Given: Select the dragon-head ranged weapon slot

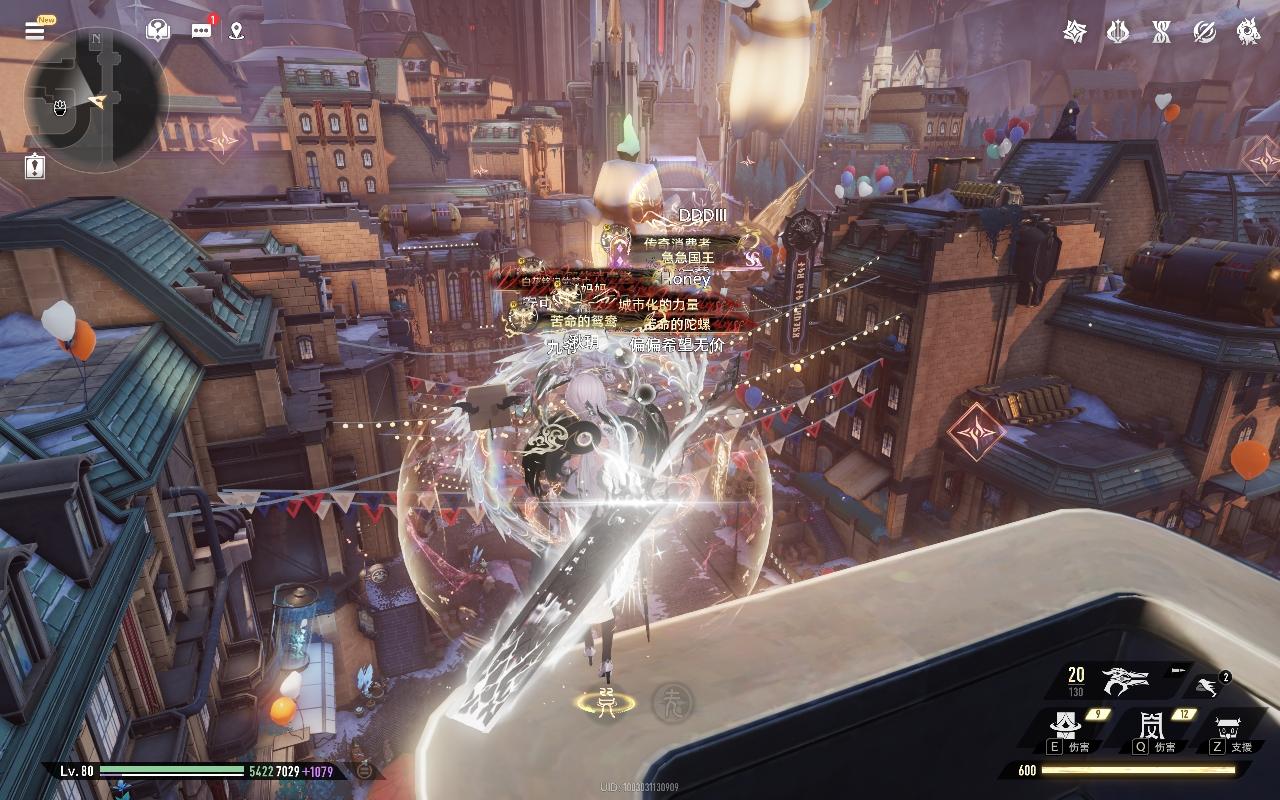Looking at the screenshot, I should (x=1125, y=681).
